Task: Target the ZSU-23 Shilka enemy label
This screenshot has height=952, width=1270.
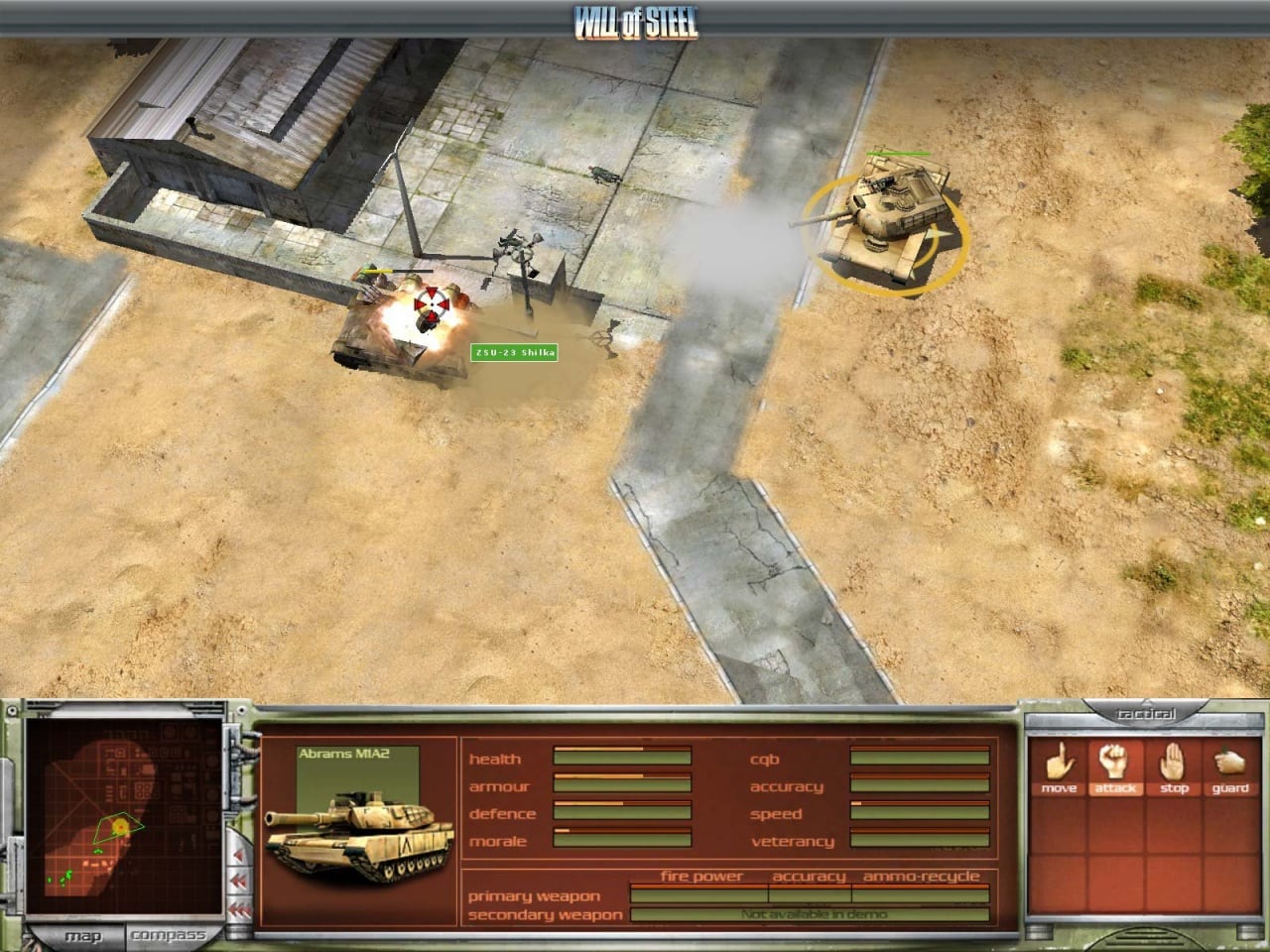Action: [514, 353]
